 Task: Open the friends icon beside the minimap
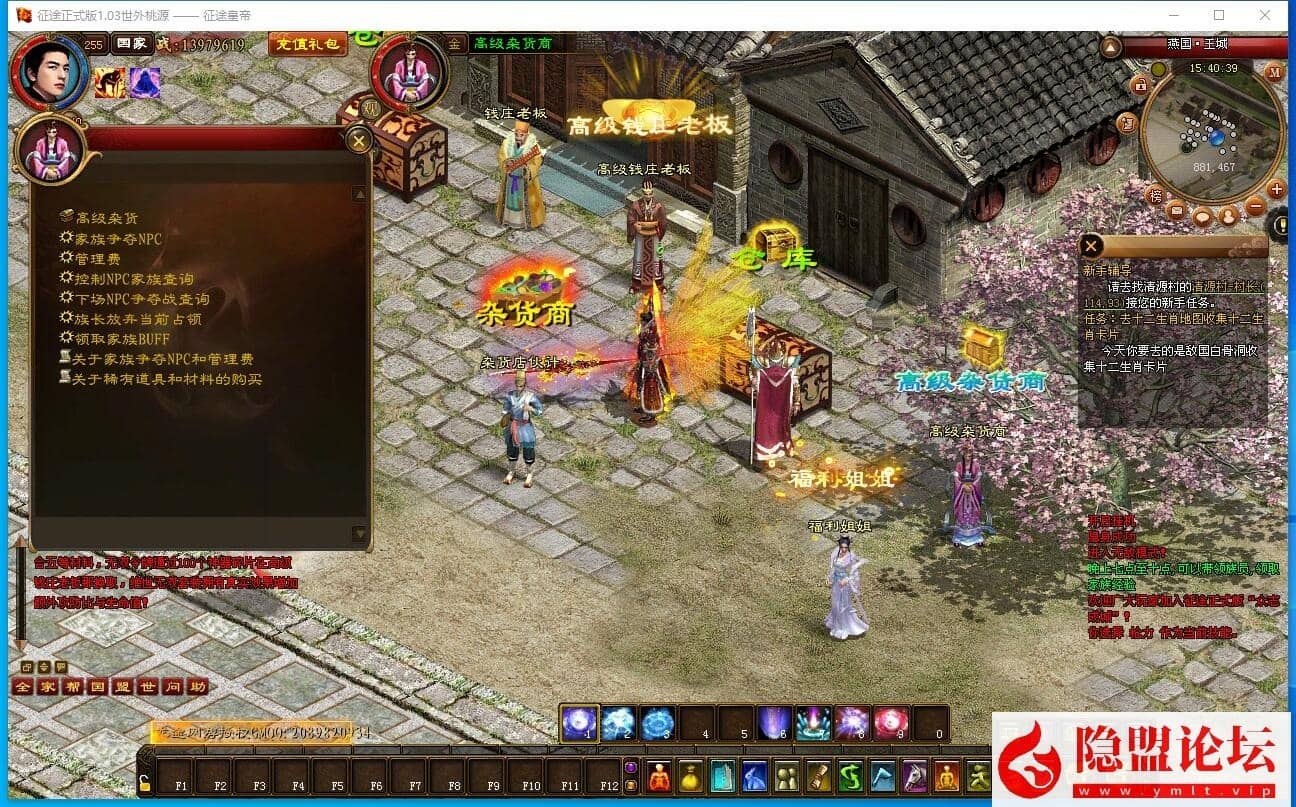(1229, 218)
